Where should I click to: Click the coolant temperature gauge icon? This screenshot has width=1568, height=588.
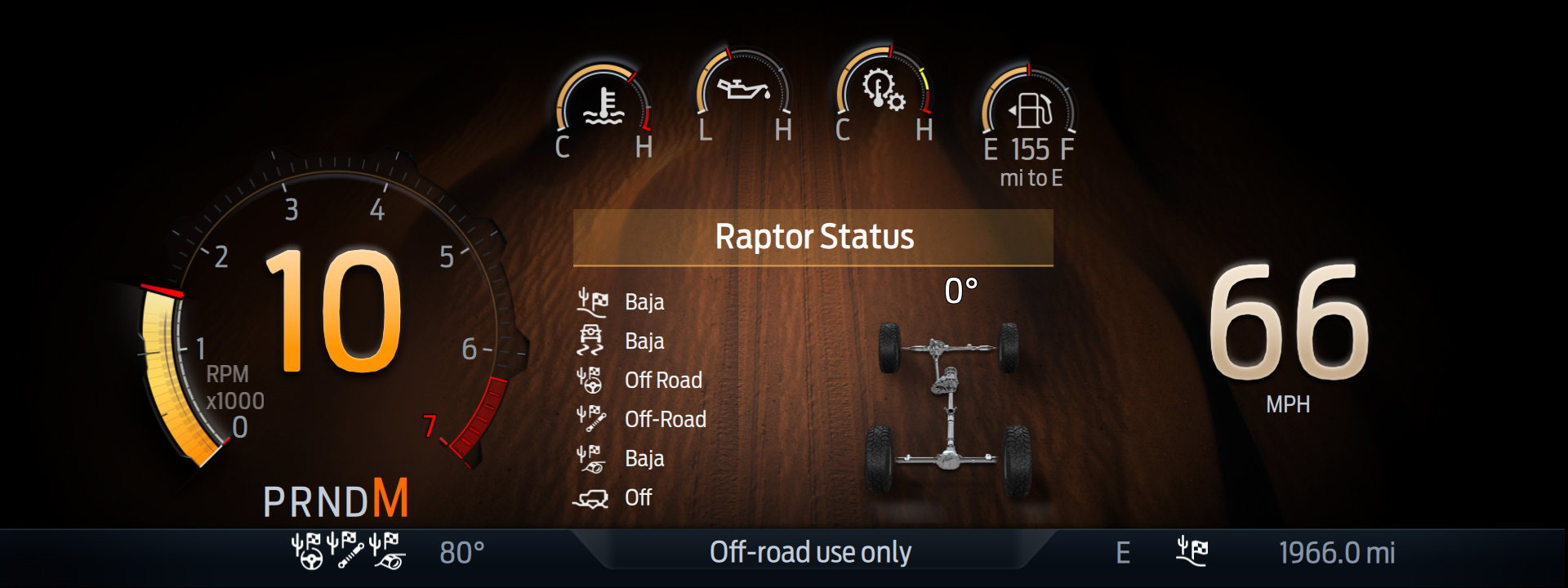604,106
